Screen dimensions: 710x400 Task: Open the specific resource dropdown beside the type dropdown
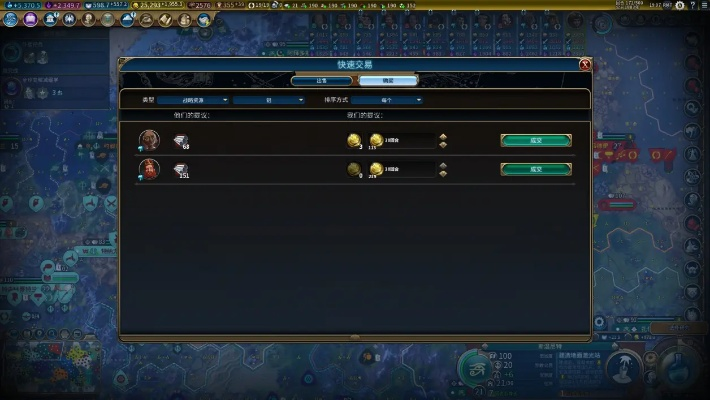[269, 100]
